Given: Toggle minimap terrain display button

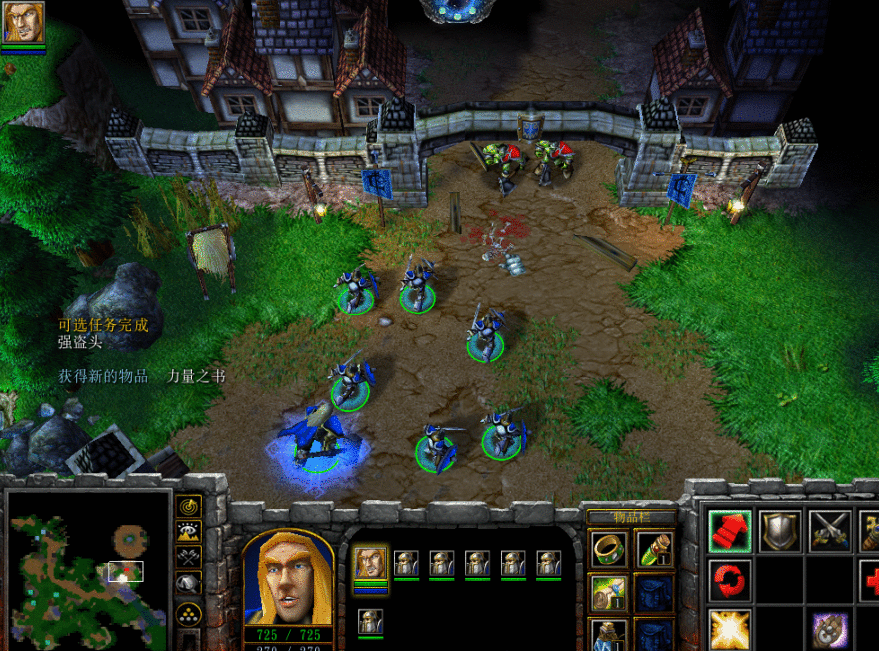Looking at the screenshot, I should click(188, 532).
